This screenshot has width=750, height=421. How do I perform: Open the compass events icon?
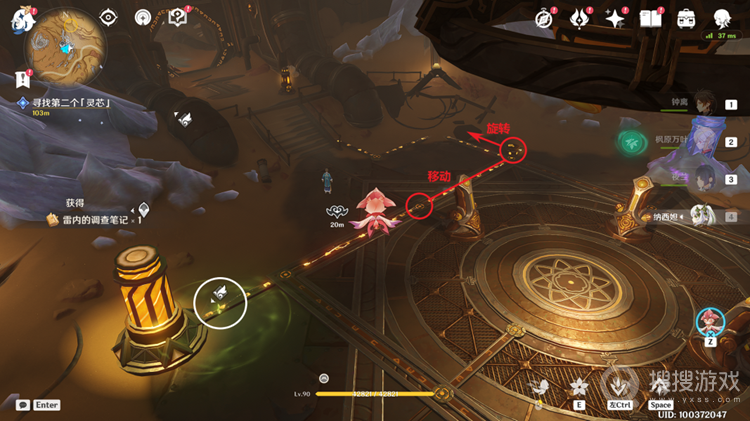click(545, 18)
